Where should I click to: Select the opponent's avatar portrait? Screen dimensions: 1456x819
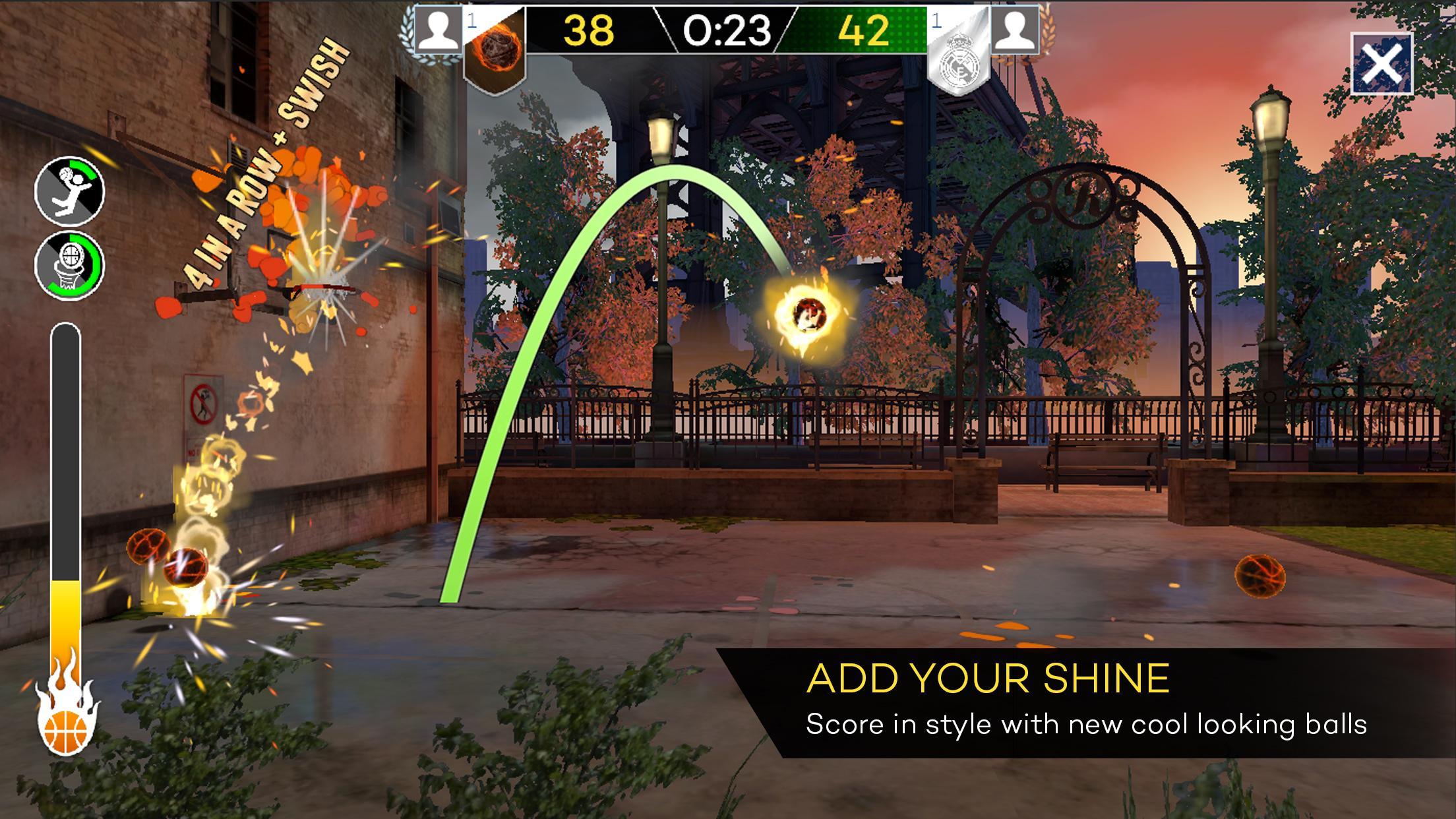(x=1016, y=30)
